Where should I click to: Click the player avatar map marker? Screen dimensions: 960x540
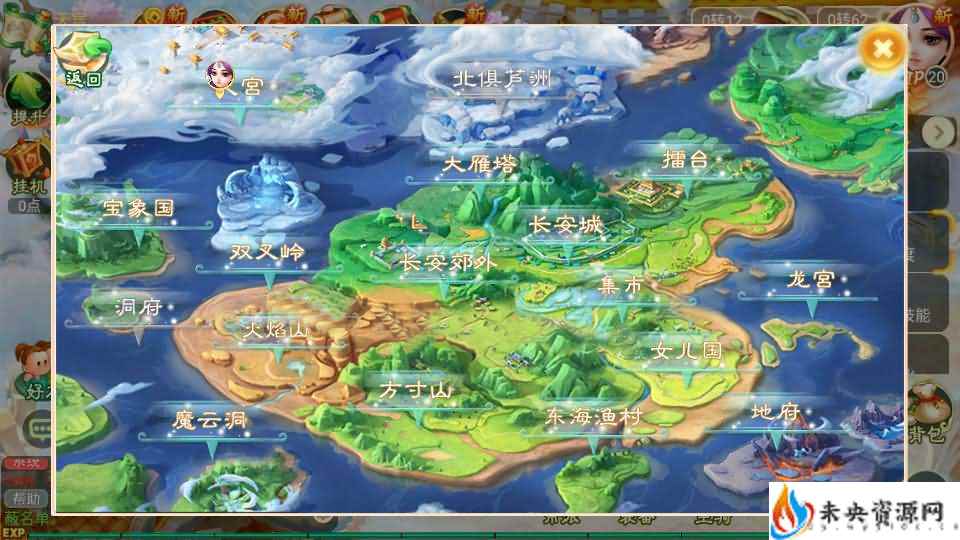coord(218,77)
